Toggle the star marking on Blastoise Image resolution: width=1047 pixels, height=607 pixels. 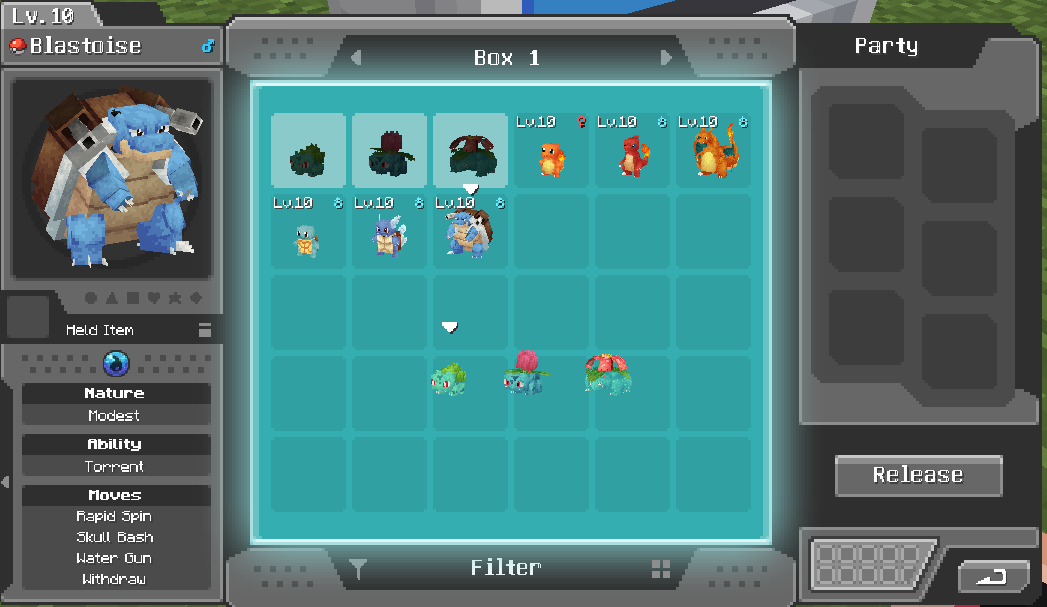174,298
